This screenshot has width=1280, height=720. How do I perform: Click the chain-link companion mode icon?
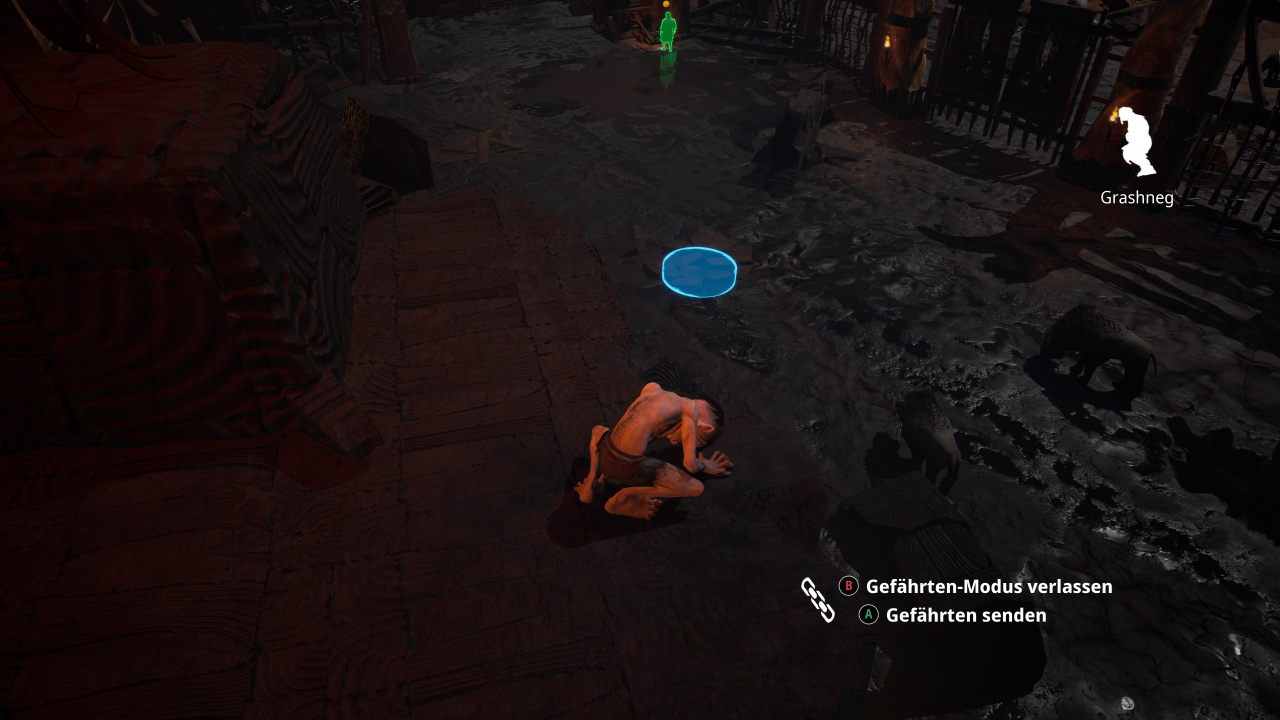tap(817, 599)
